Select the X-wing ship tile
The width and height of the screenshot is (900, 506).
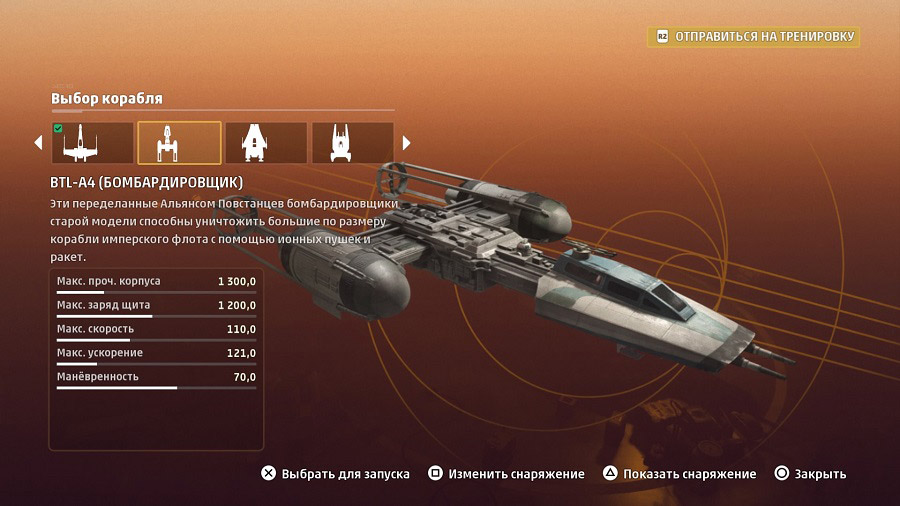(92, 143)
